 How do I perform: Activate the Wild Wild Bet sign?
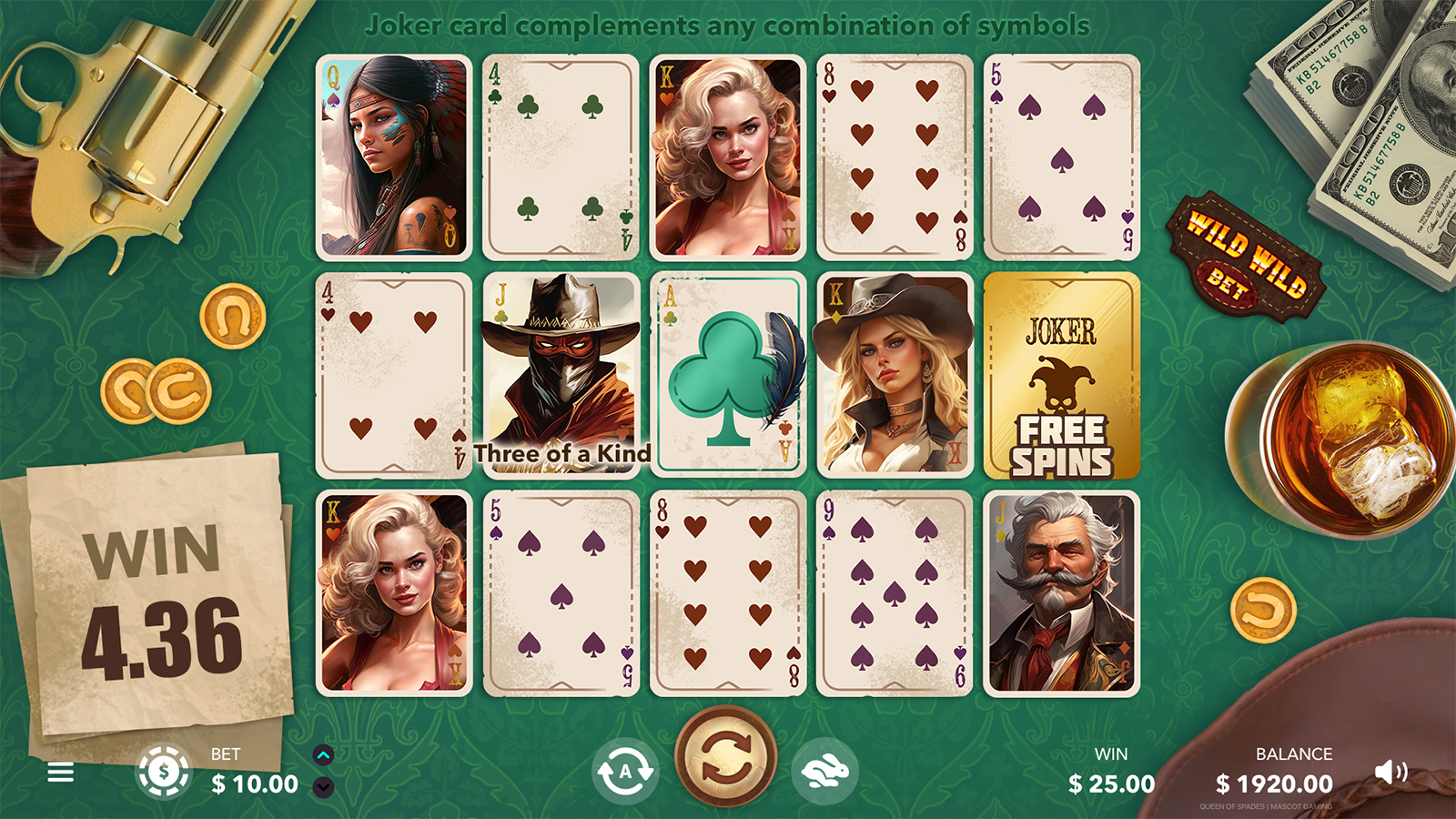[x=1246, y=258]
